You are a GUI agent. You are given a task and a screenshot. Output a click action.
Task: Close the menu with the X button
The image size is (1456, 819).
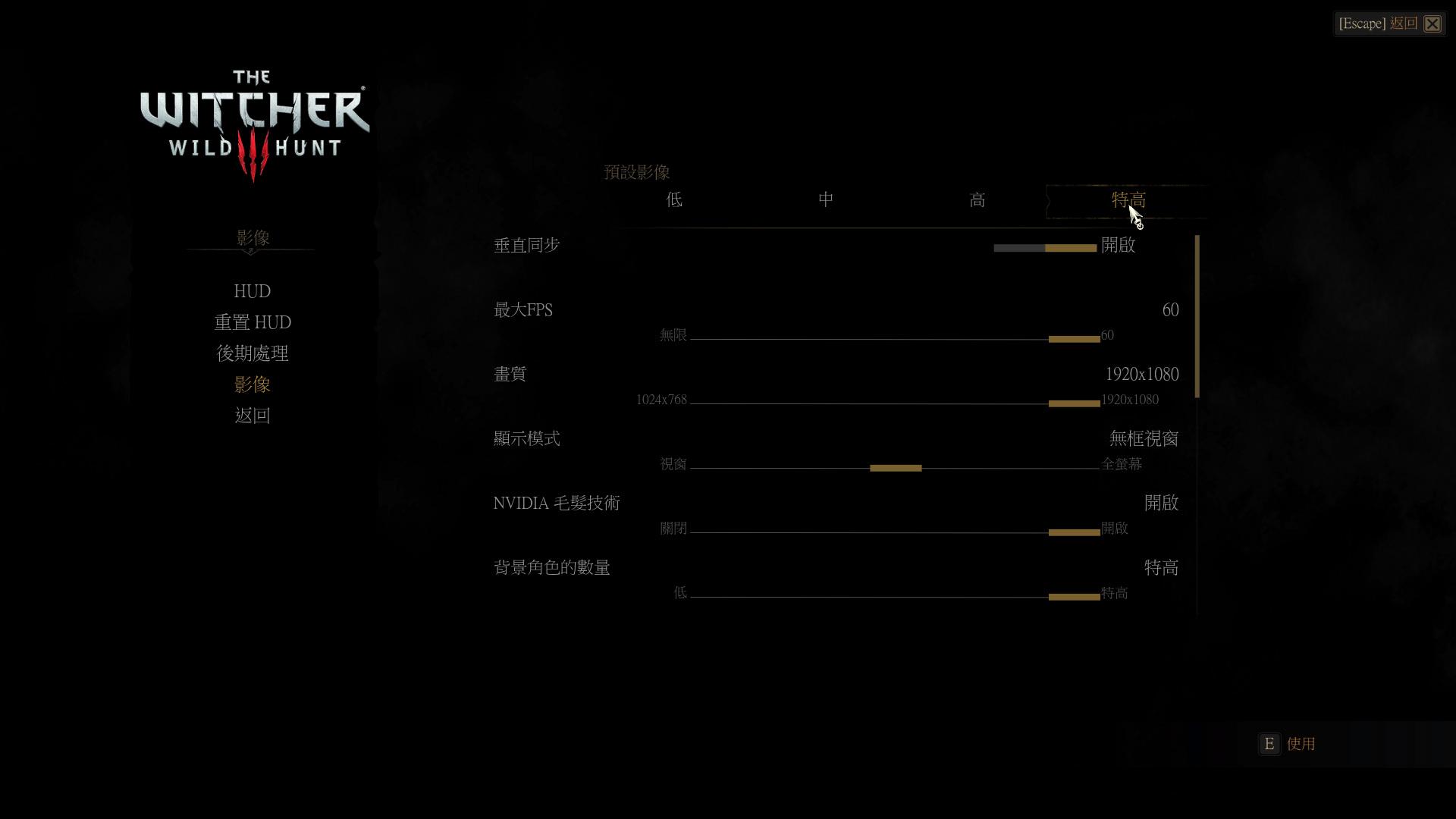(1432, 24)
